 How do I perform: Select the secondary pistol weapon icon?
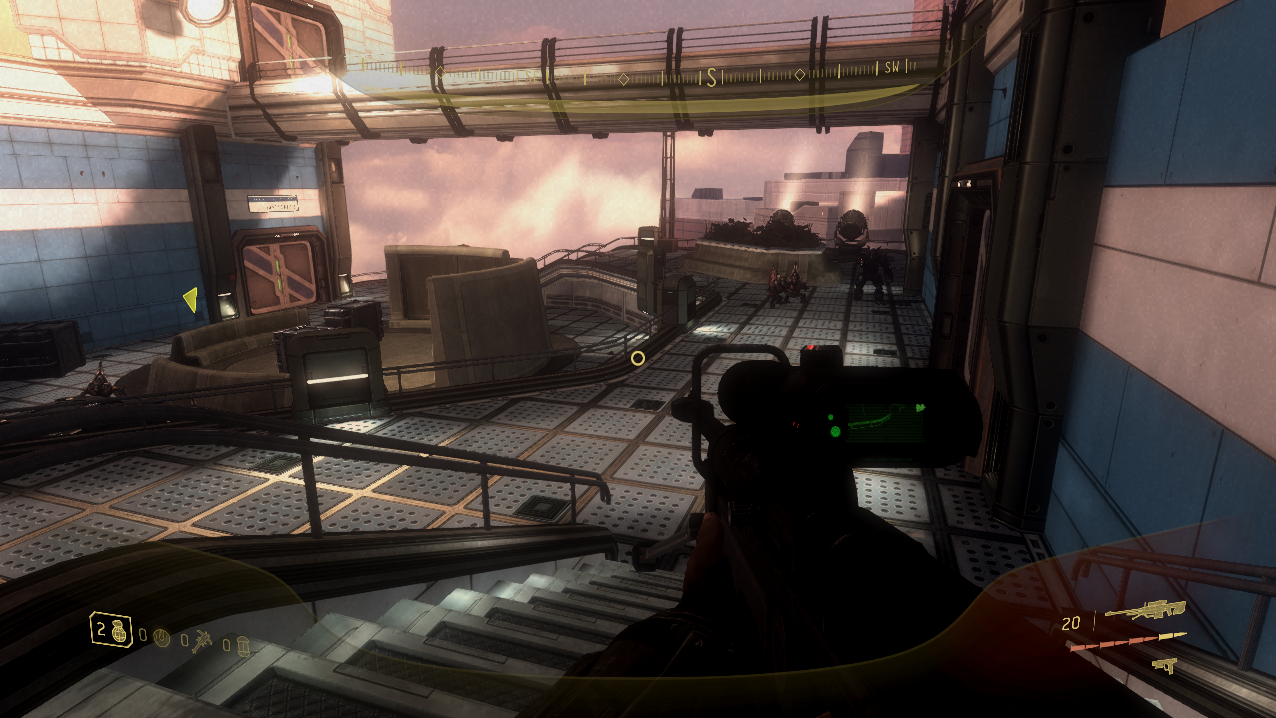pos(1163,664)
